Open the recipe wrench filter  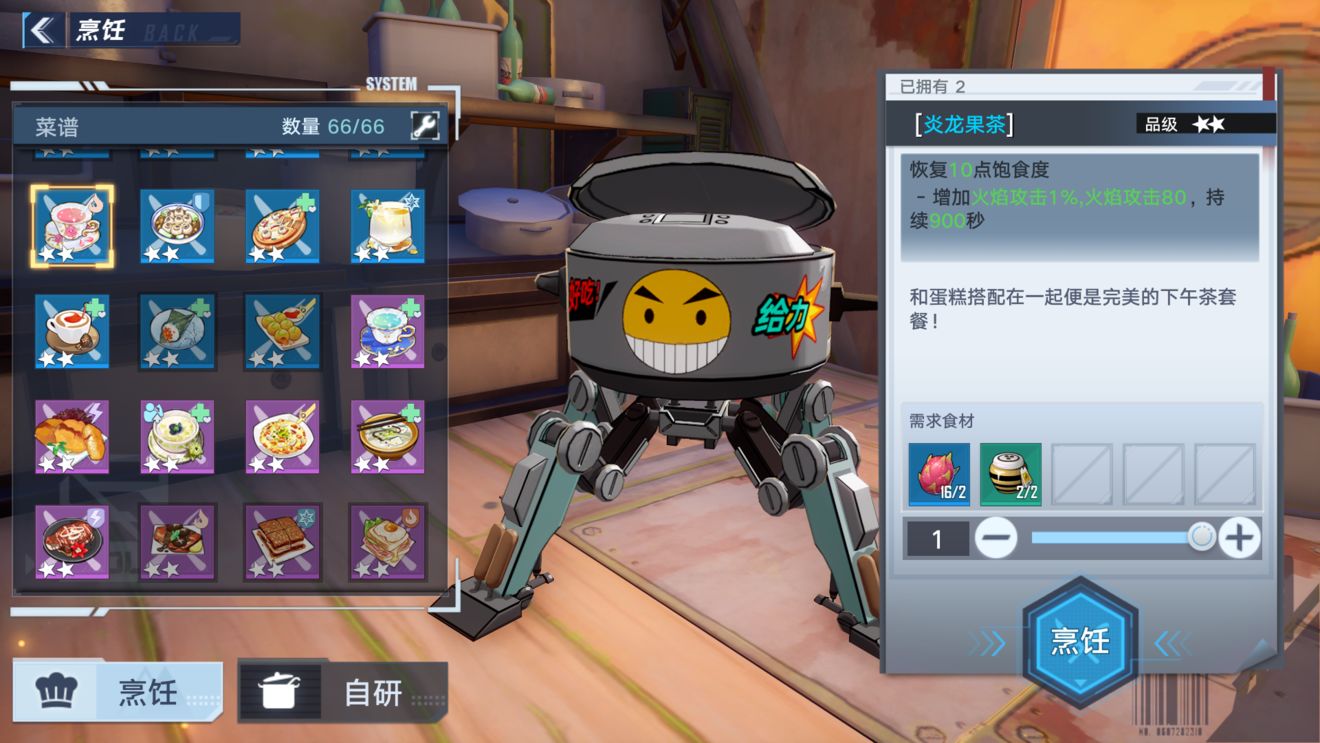[x=425, y=125]
